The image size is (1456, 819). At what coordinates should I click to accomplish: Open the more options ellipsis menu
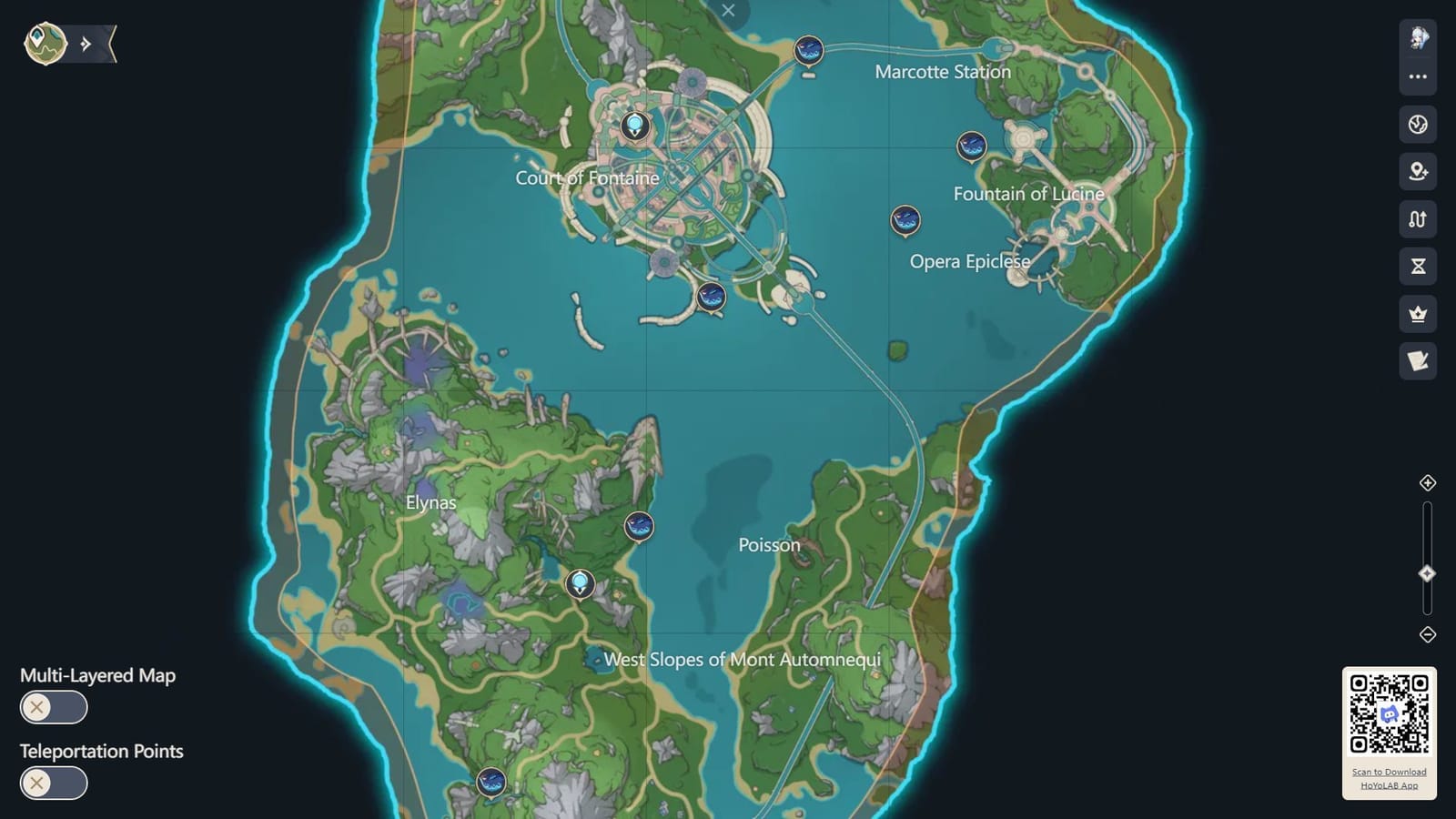click(x=1417, y=76)
